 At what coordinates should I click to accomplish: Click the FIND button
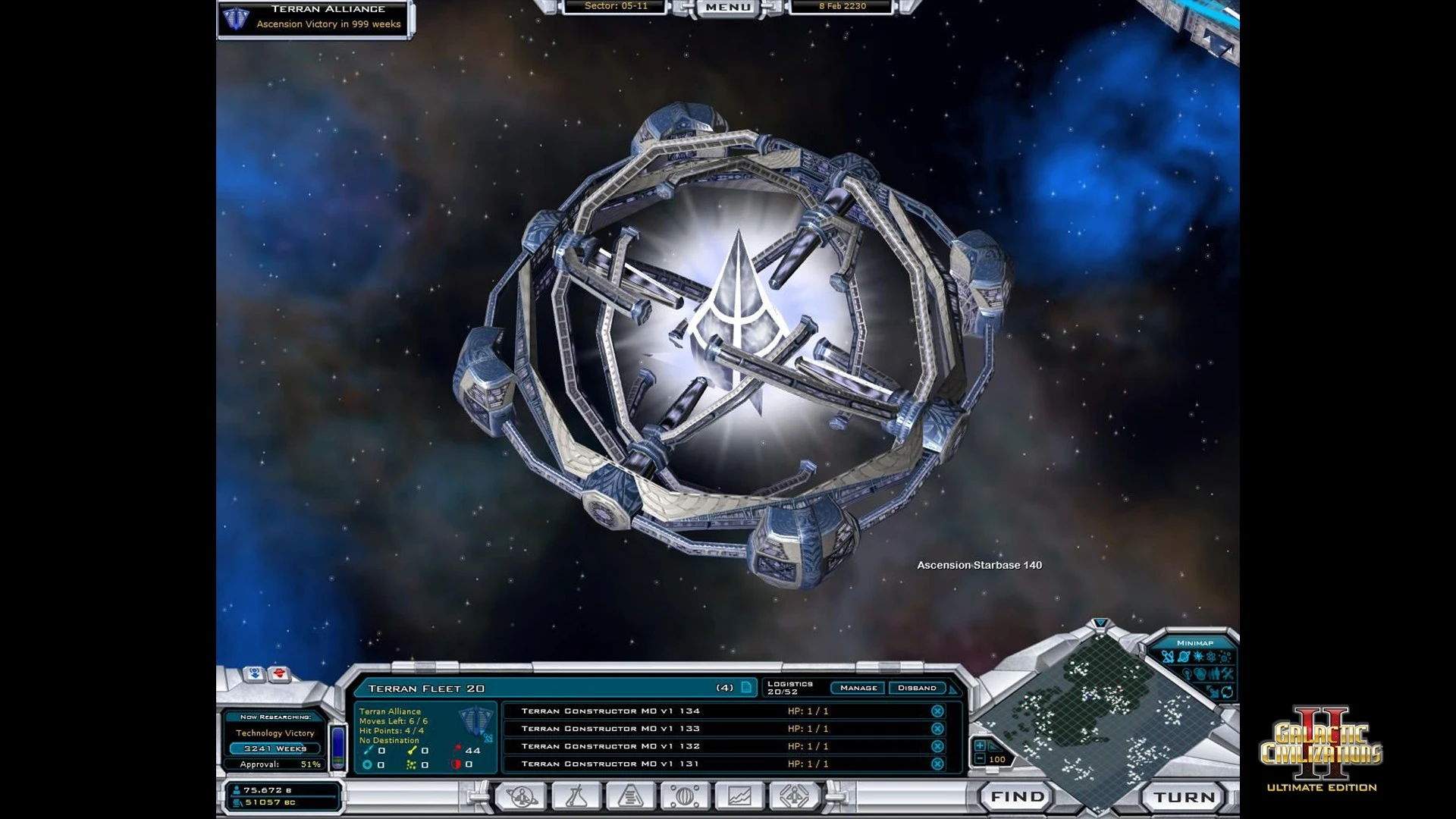pyautogui.click(x=1017, y=796)
